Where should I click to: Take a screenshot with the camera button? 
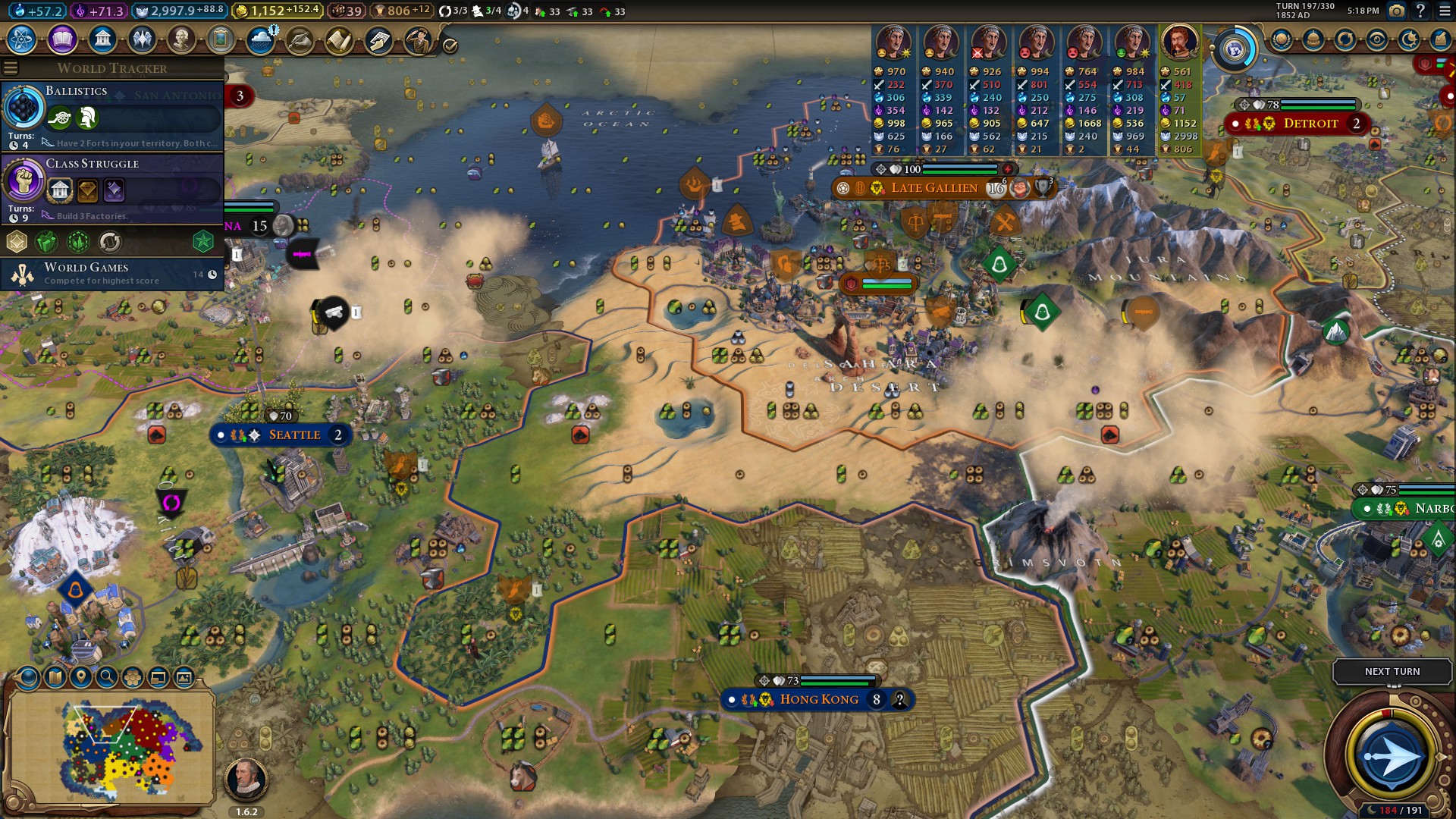[x=1397, y=11]
